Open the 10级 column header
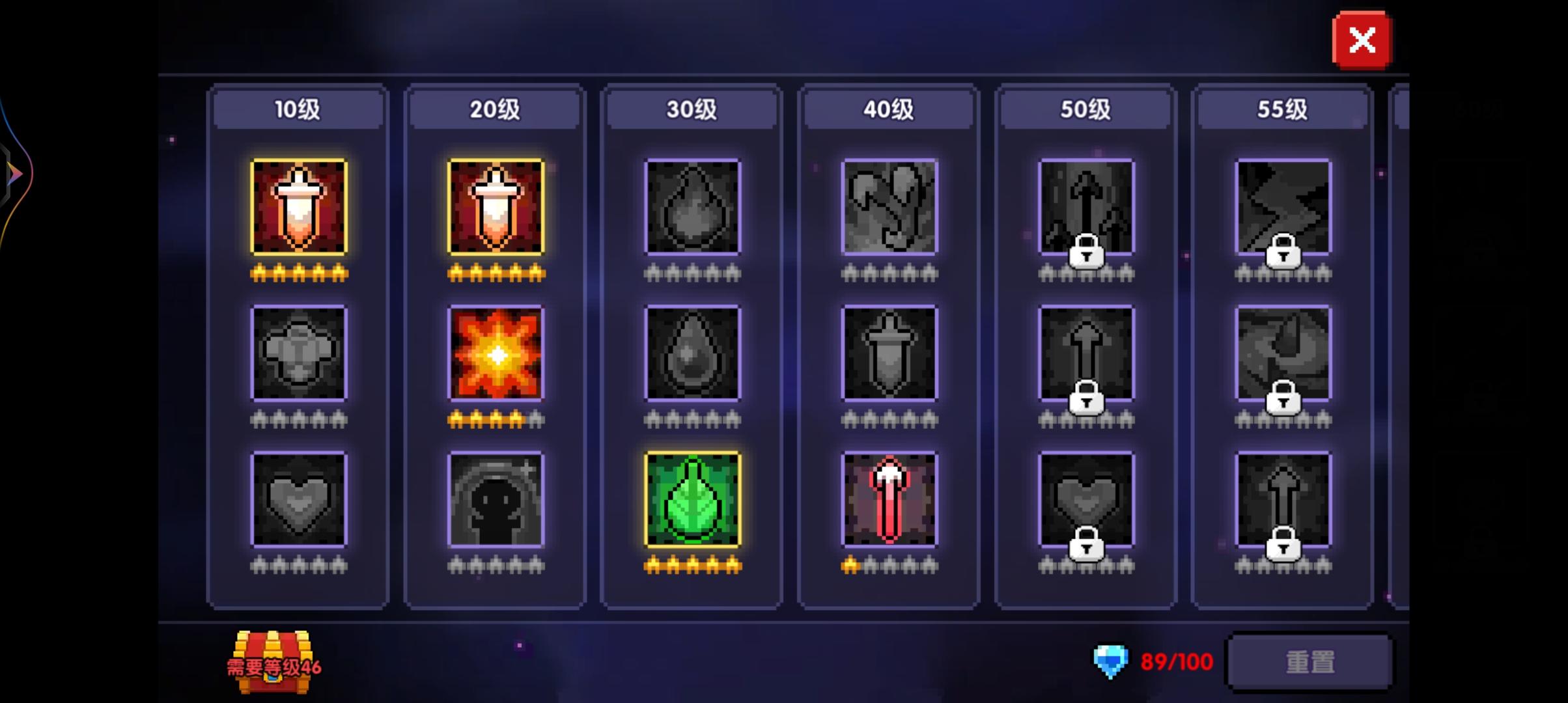 298,109
